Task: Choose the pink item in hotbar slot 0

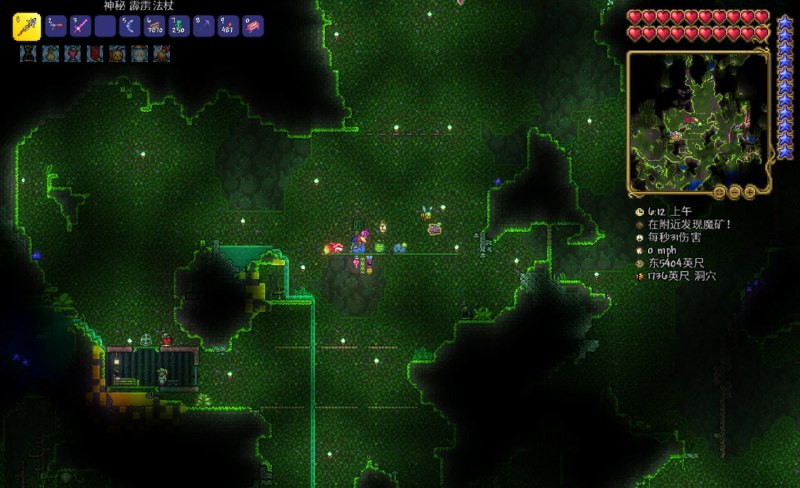Action: [254, 26]
